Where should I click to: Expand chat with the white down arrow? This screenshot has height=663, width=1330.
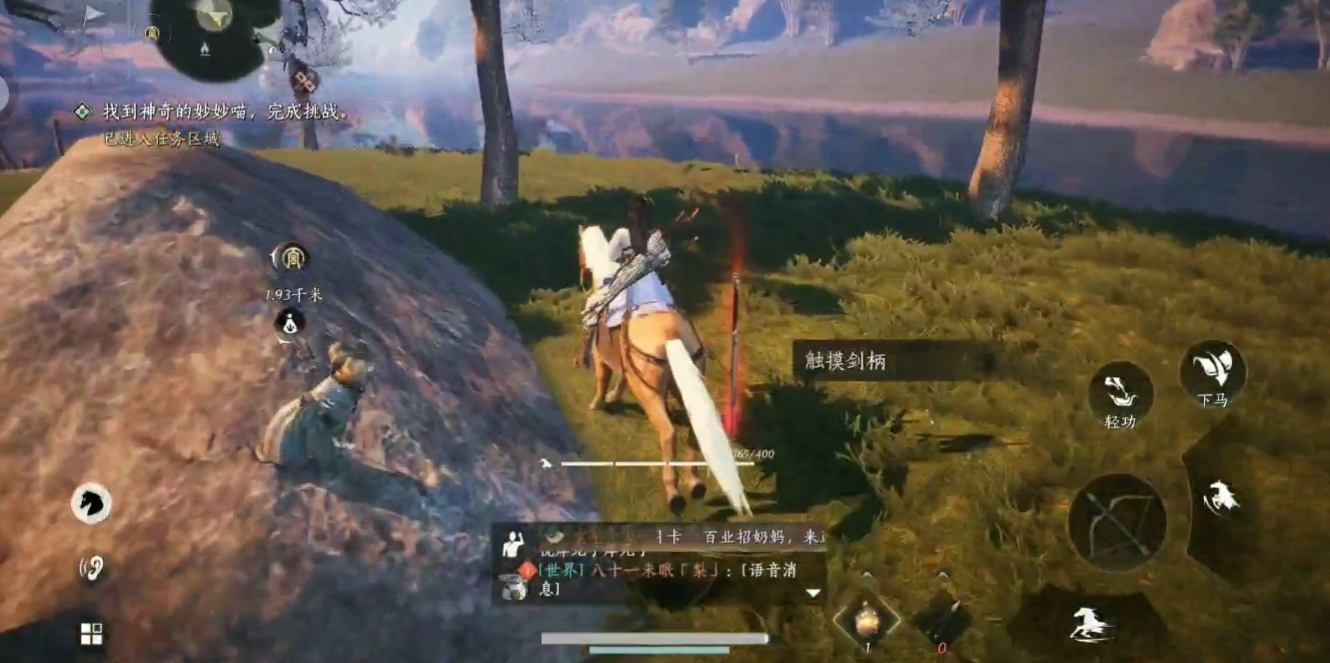click(813, 592)
